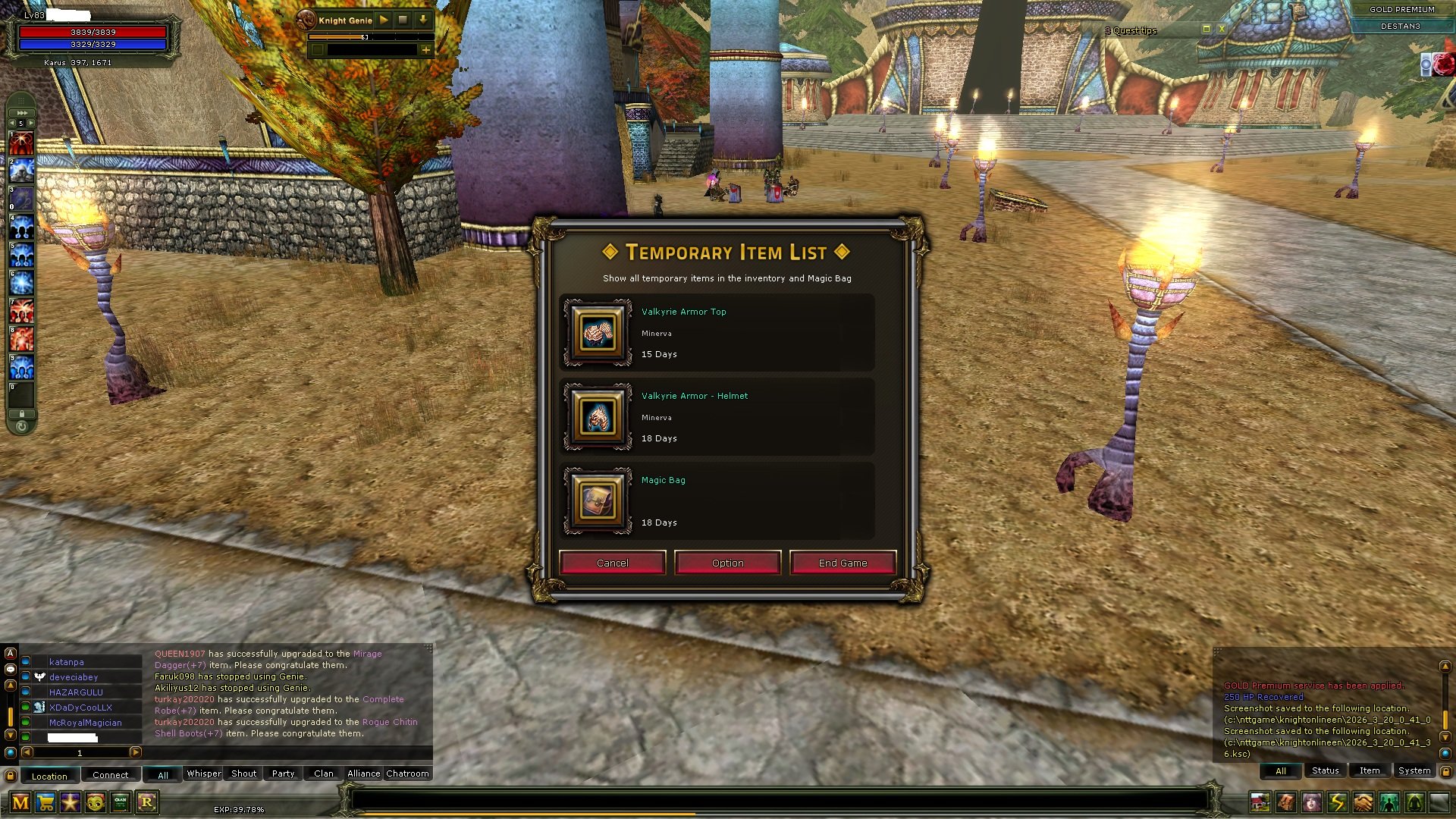Viewport: 1456px width, 819px height.
Task: Click the yellow M menu icon
Action: pyautogui.click(x=20, y=802)
